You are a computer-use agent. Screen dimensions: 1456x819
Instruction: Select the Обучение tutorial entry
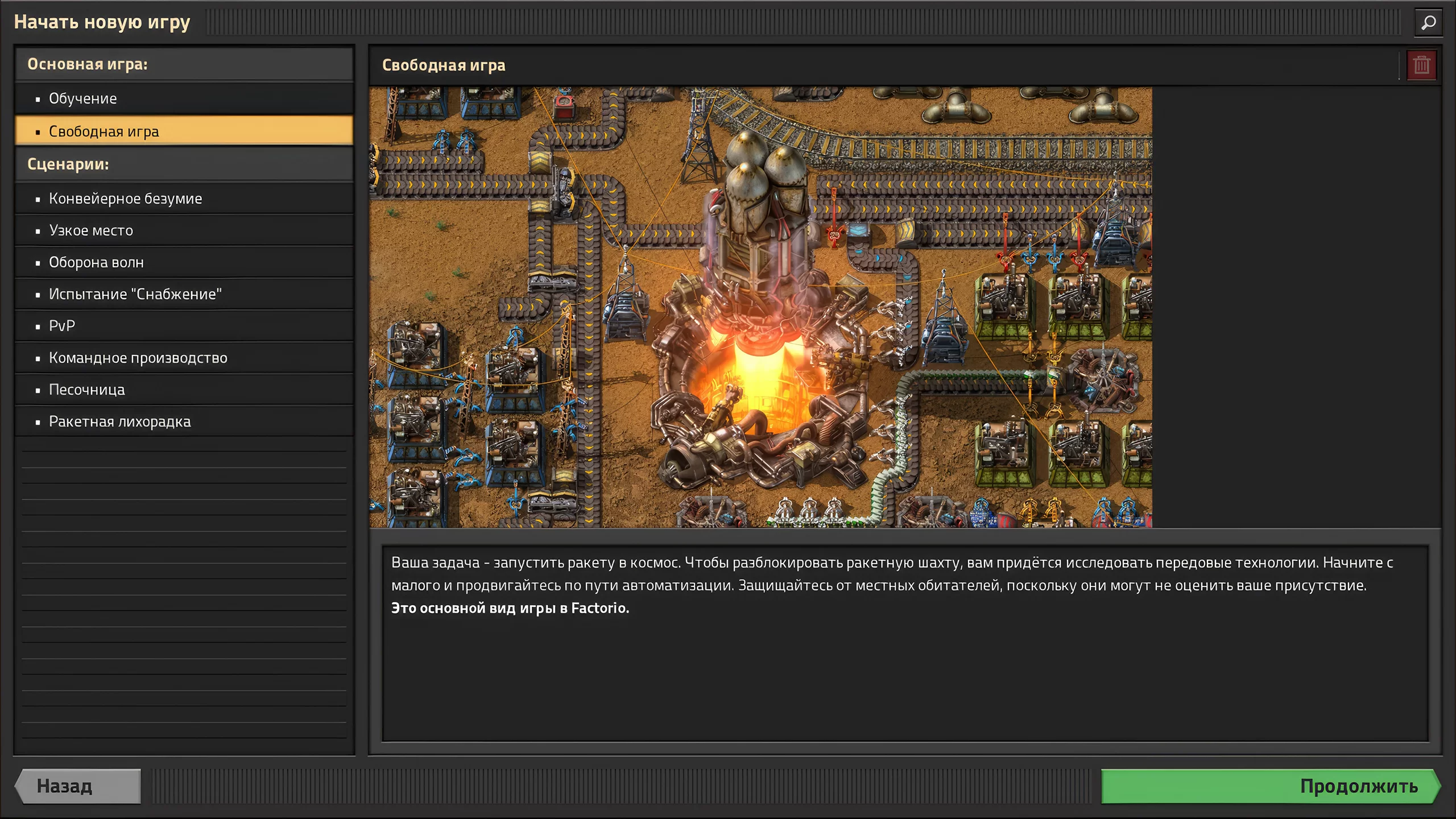click(83, 98)
